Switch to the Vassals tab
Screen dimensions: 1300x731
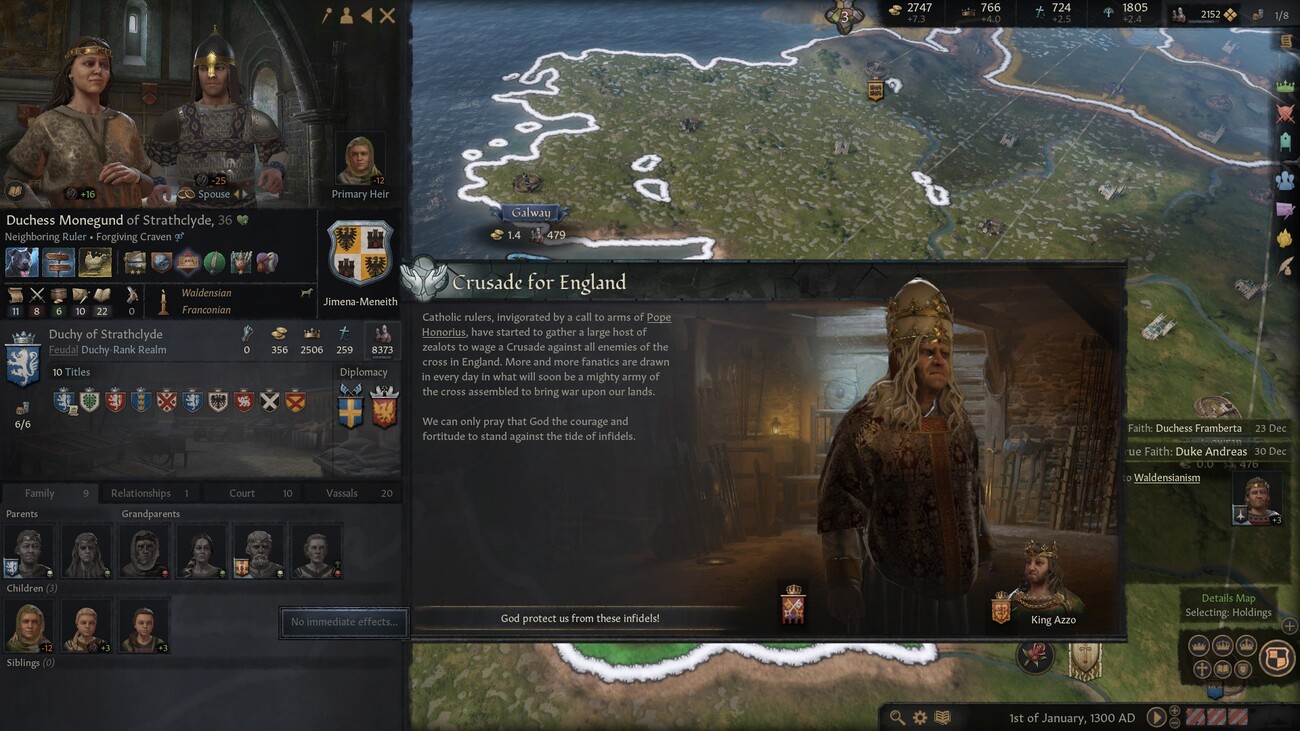(x=342, y=493)
